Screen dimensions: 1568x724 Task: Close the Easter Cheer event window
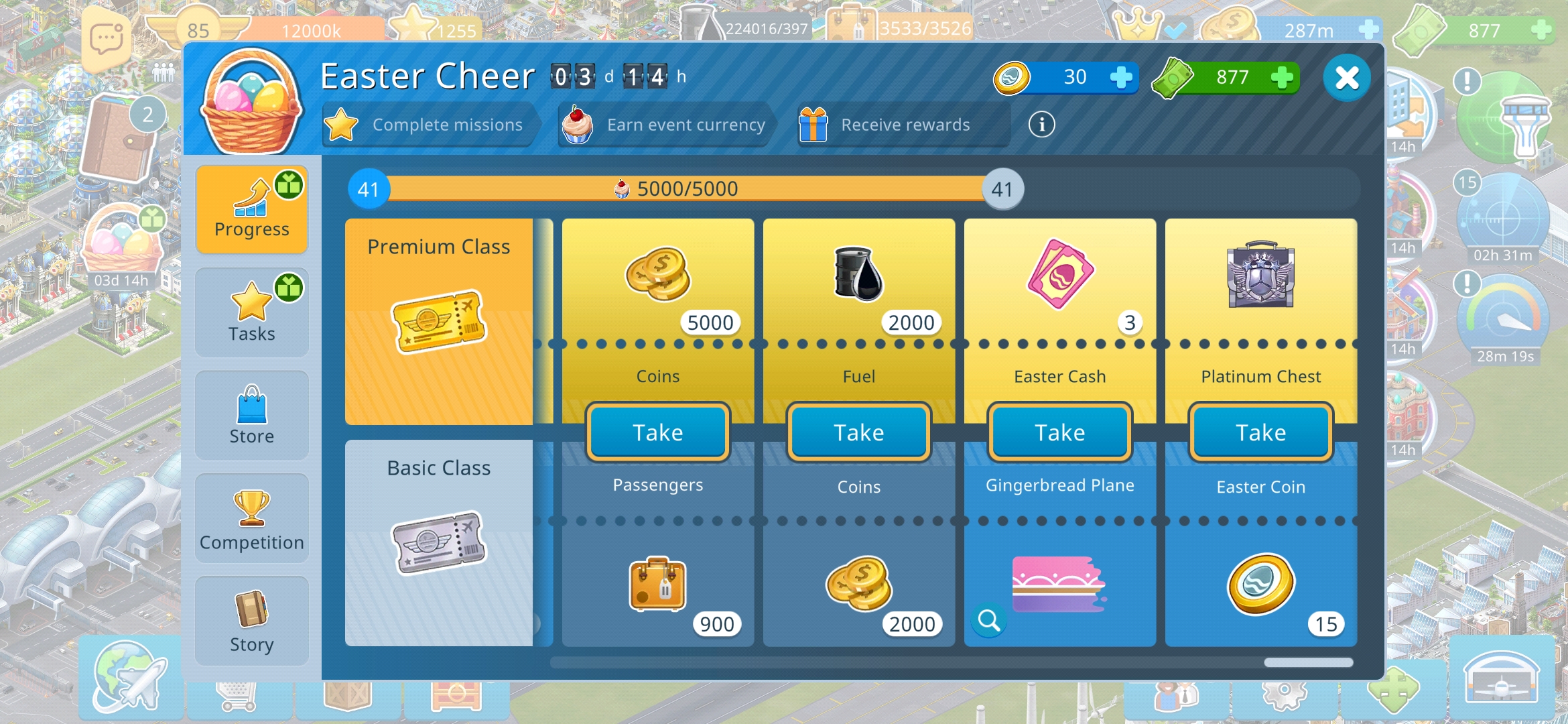point(1346,78)
